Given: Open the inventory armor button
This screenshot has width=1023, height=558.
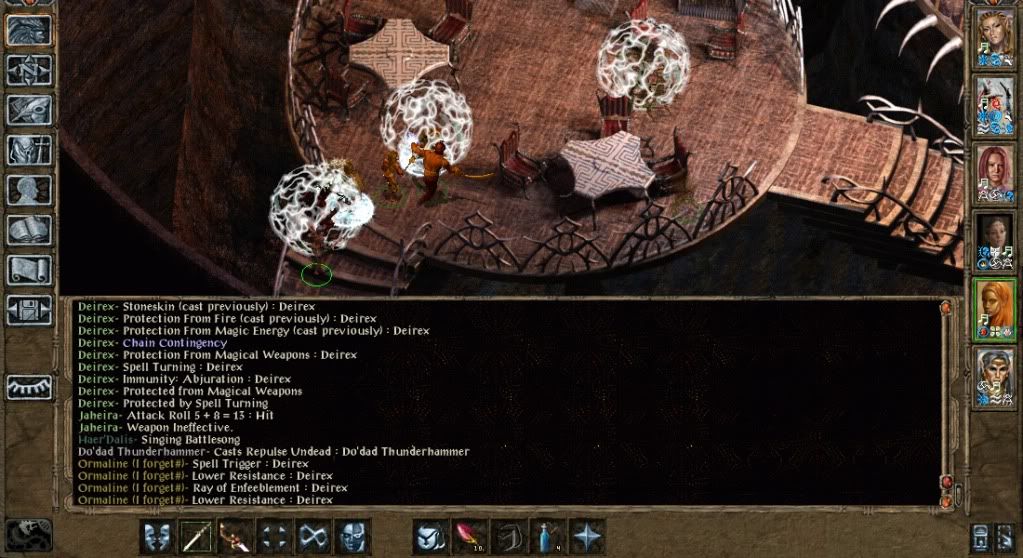Looking at the screenshot, I should coord(29,149).
